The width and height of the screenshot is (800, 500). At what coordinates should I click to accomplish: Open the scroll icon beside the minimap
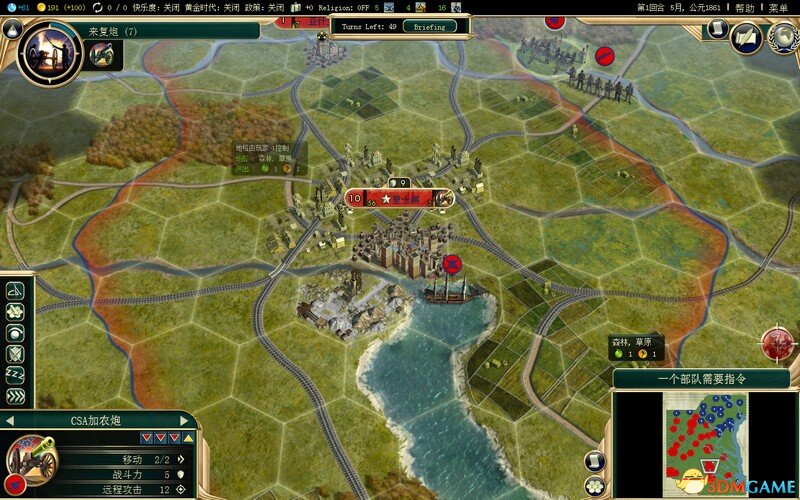pos(594,461)
